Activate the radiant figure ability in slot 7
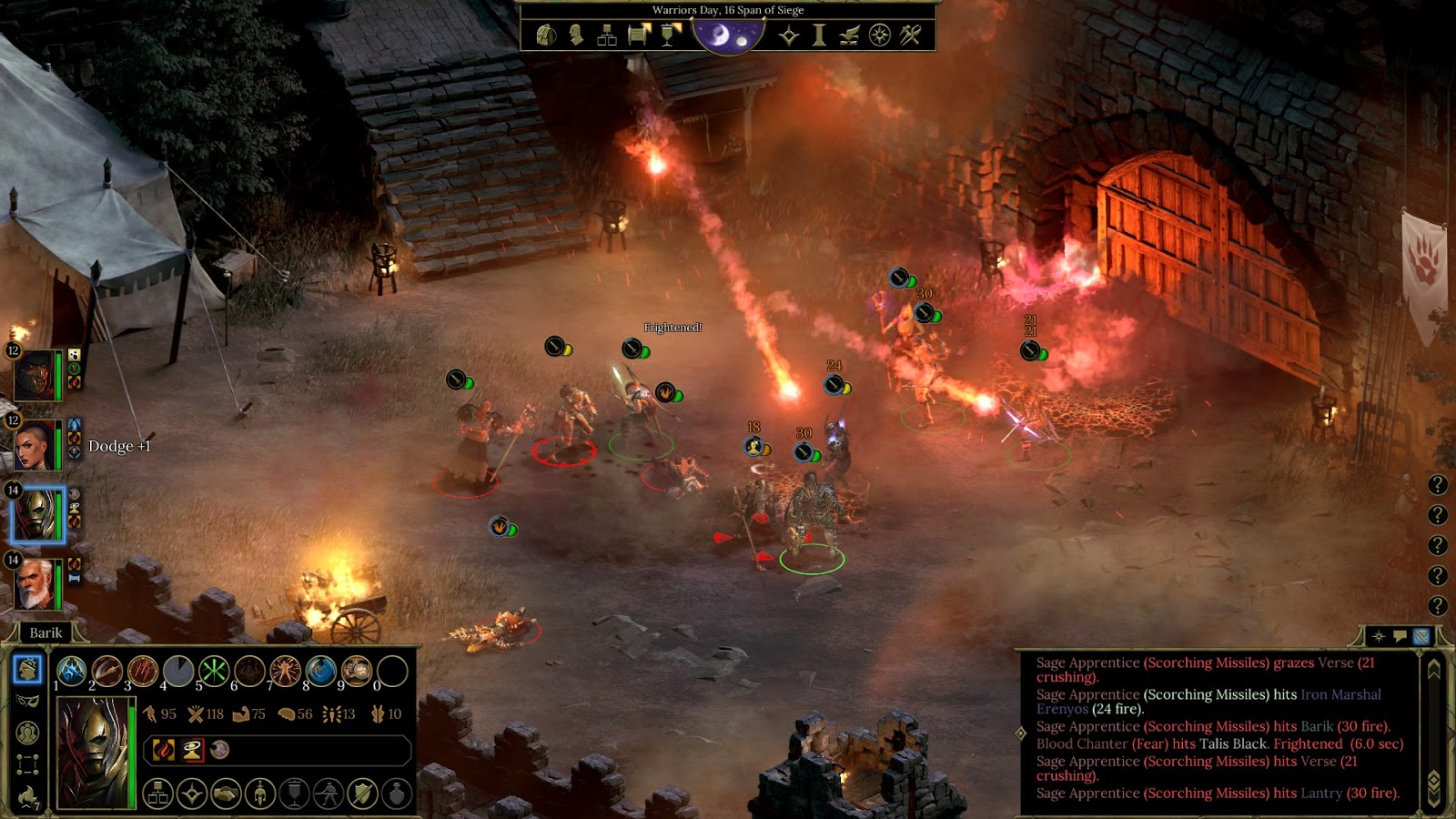The image size is (1456, 819). 285,672
